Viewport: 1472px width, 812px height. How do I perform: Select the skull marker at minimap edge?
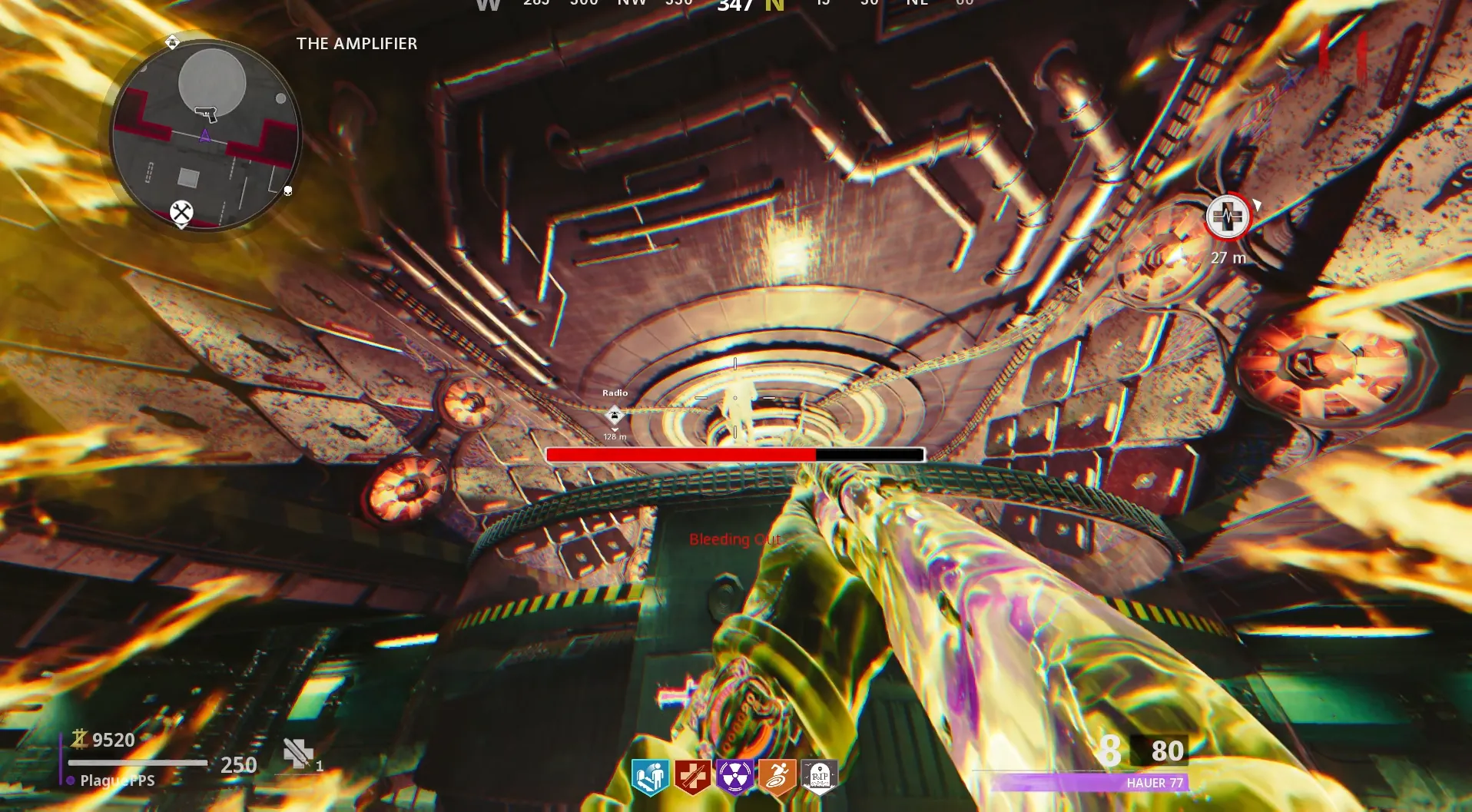click(x=288, y=191)
